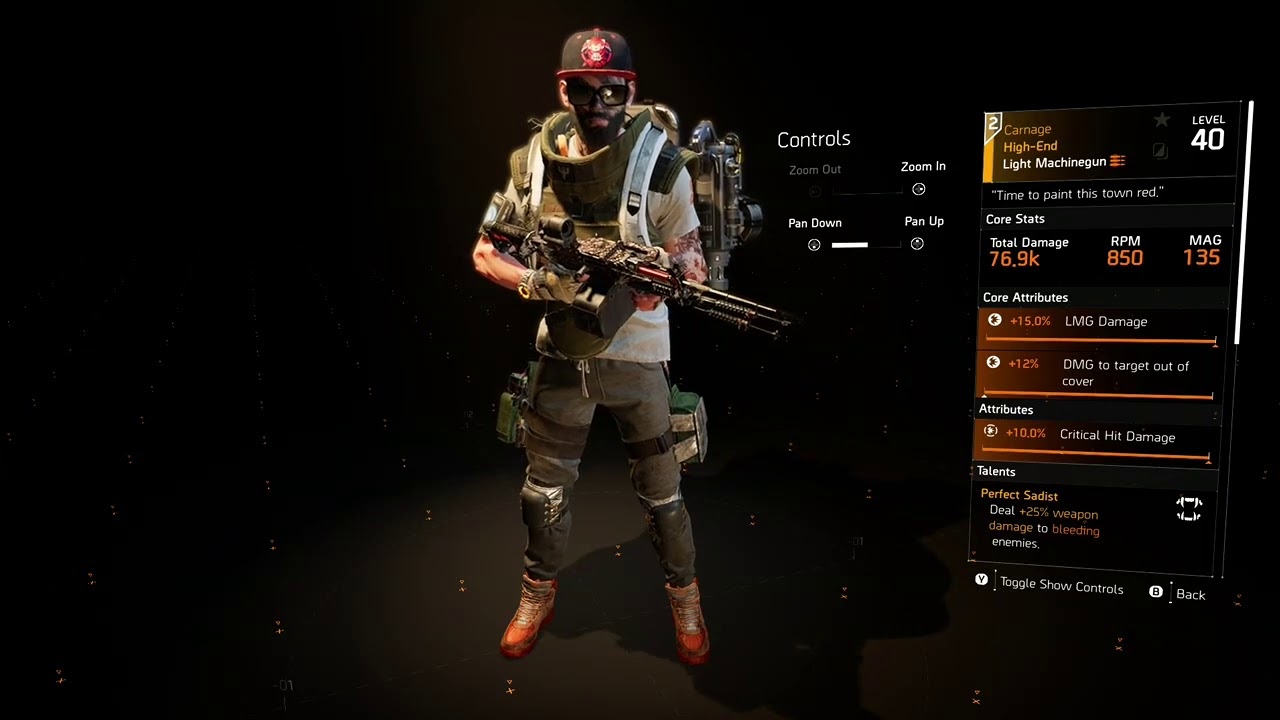Click the weapon mod slot toggle
Image resolution: width=1280 pixels, height=720 pixels.
[1159, 151]
